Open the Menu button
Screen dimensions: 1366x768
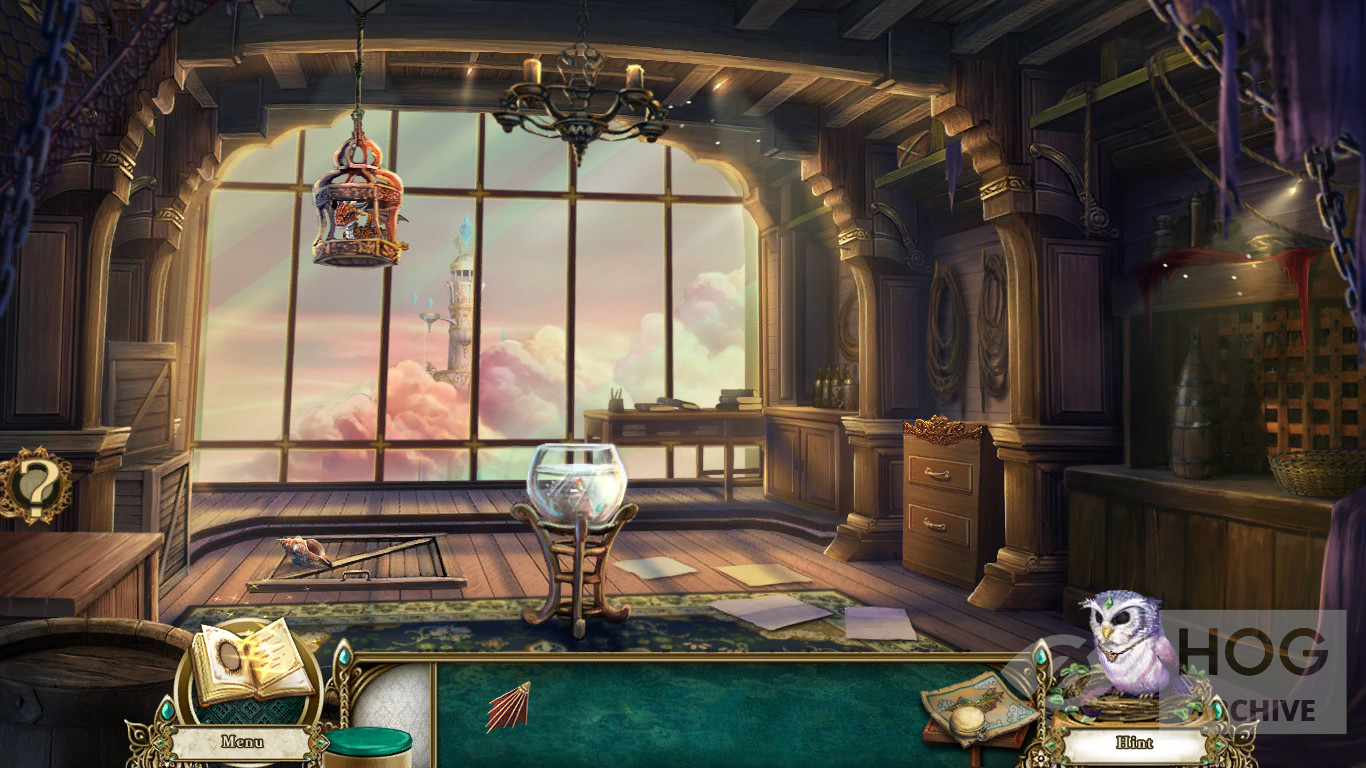point(242,742)
